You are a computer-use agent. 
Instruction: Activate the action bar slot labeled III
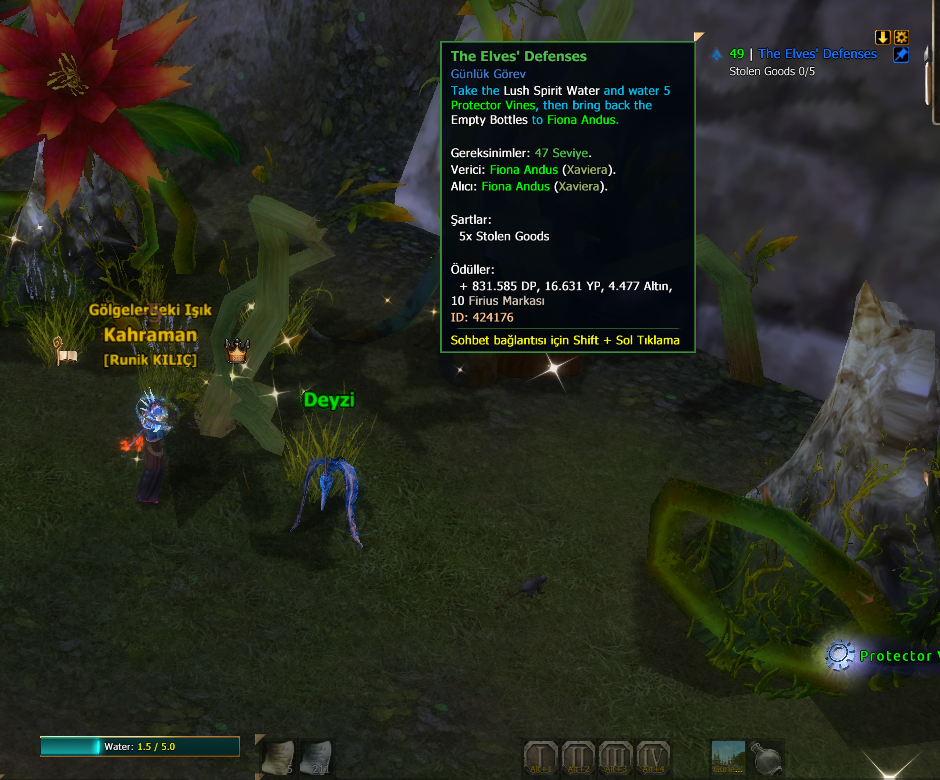tap(615, 758)
